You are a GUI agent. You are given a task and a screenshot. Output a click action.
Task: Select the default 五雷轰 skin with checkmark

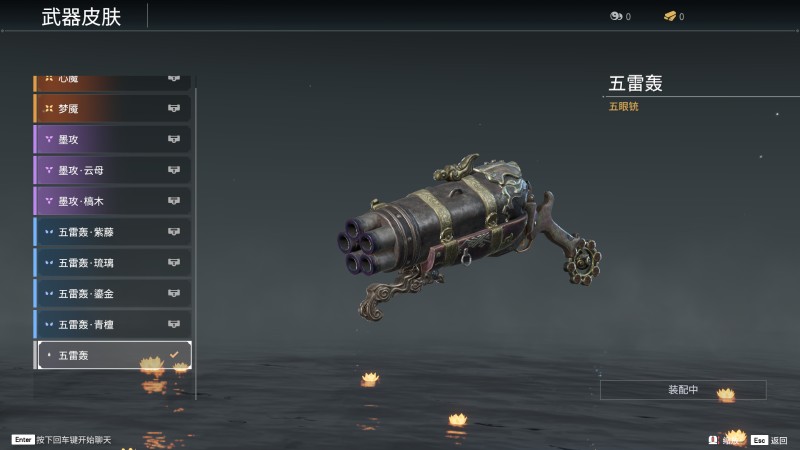click(x=112, y=355)
